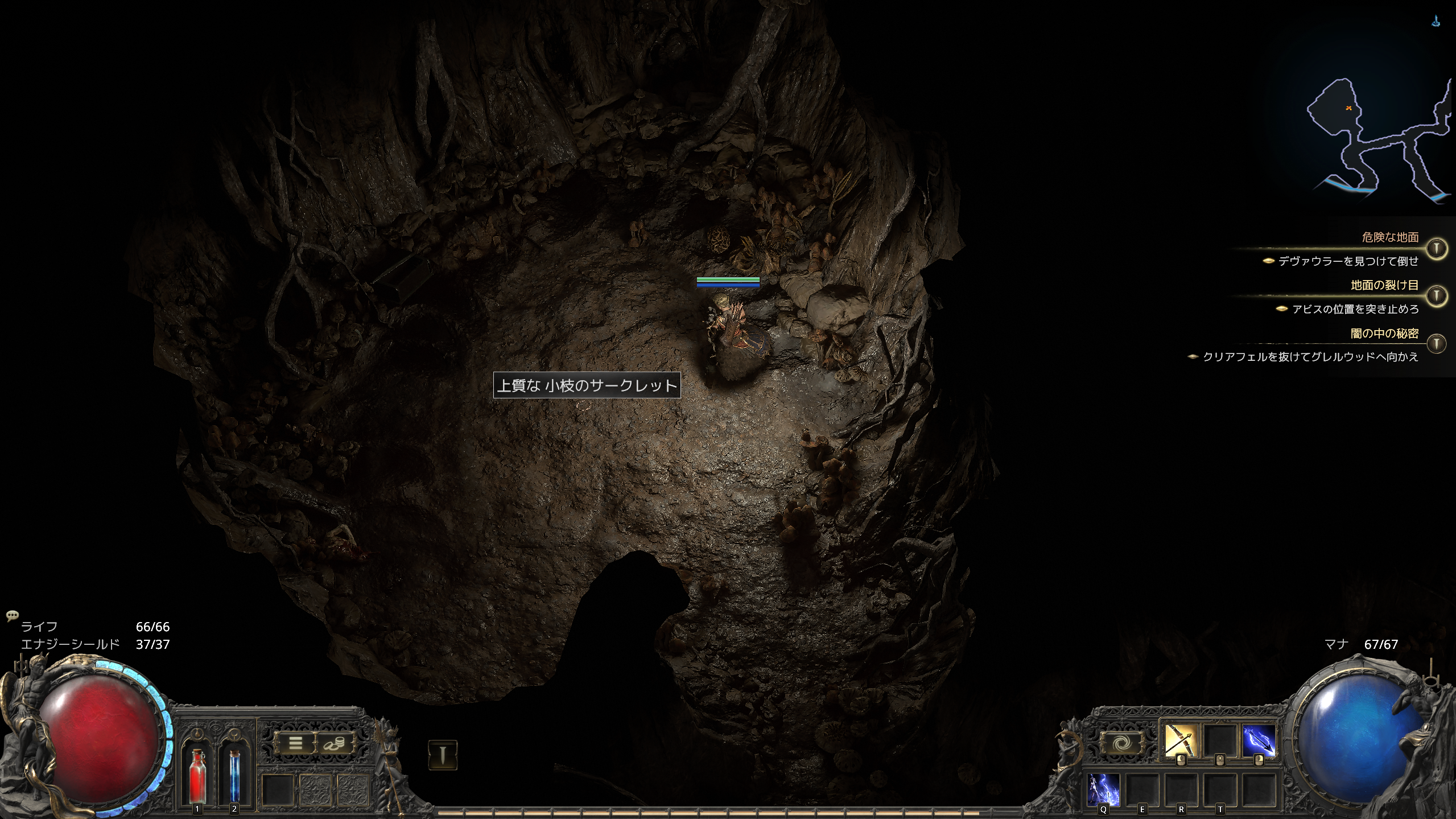Select the lightning arrow skill slot

tap(1259, 741)
